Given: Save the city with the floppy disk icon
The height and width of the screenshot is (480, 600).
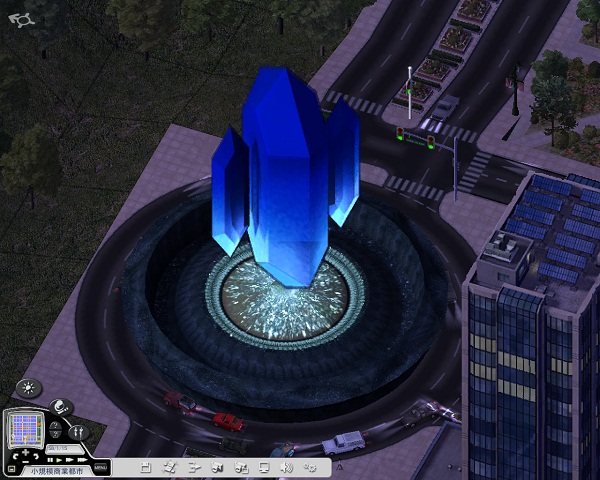Looking at the screenshot, I should coord(147,467).
